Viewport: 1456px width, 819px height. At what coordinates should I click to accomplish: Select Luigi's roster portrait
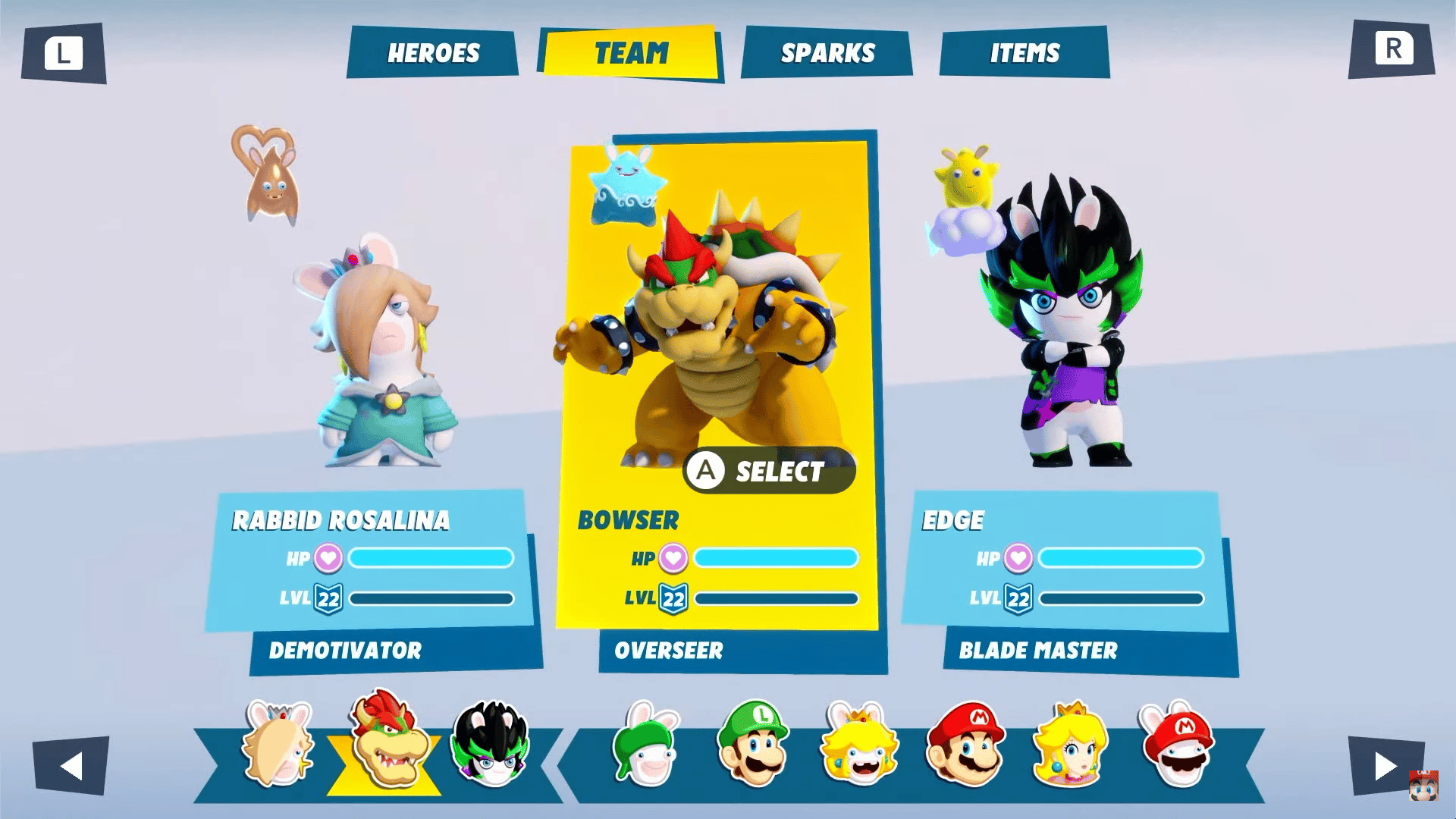754,744
